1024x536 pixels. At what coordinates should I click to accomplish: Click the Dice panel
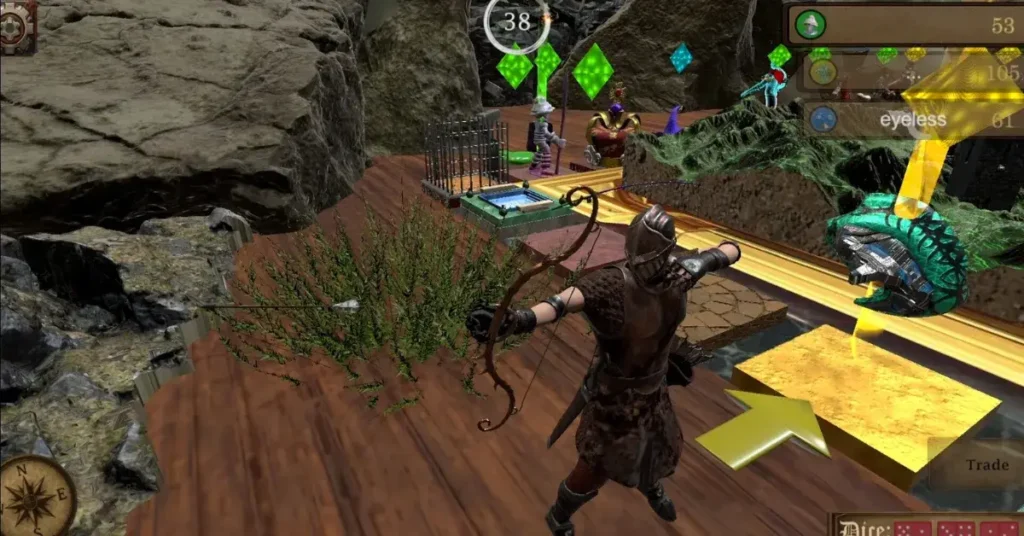[x=926, y=525]
